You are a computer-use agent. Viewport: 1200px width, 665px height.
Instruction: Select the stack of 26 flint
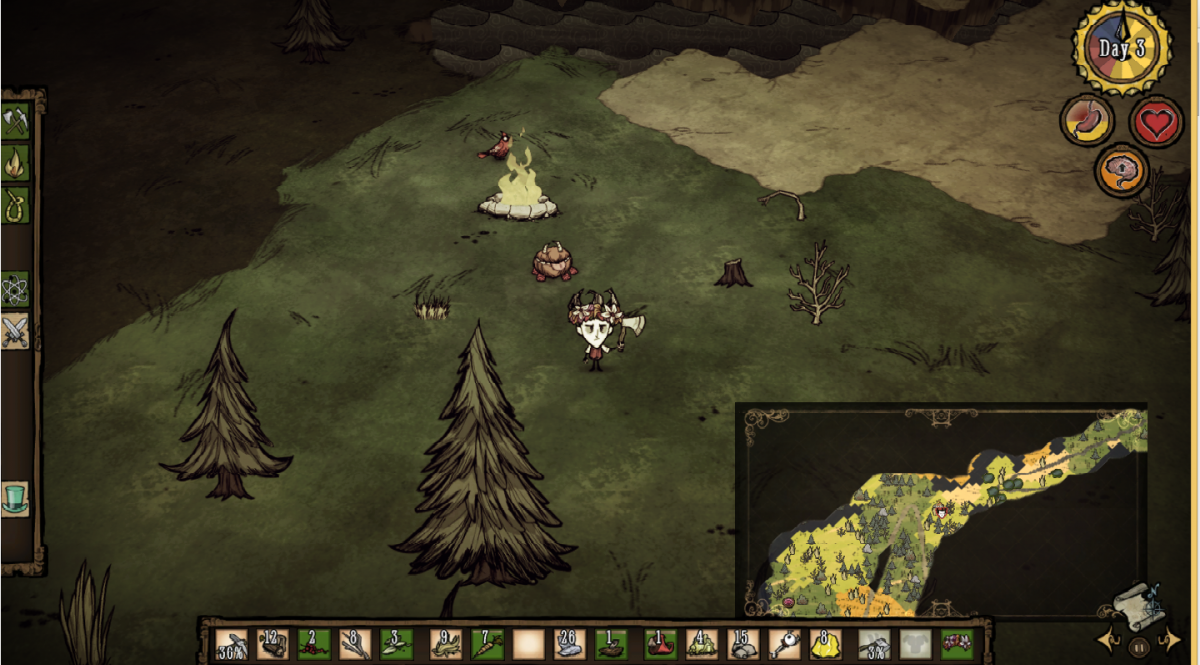point(569,643)
